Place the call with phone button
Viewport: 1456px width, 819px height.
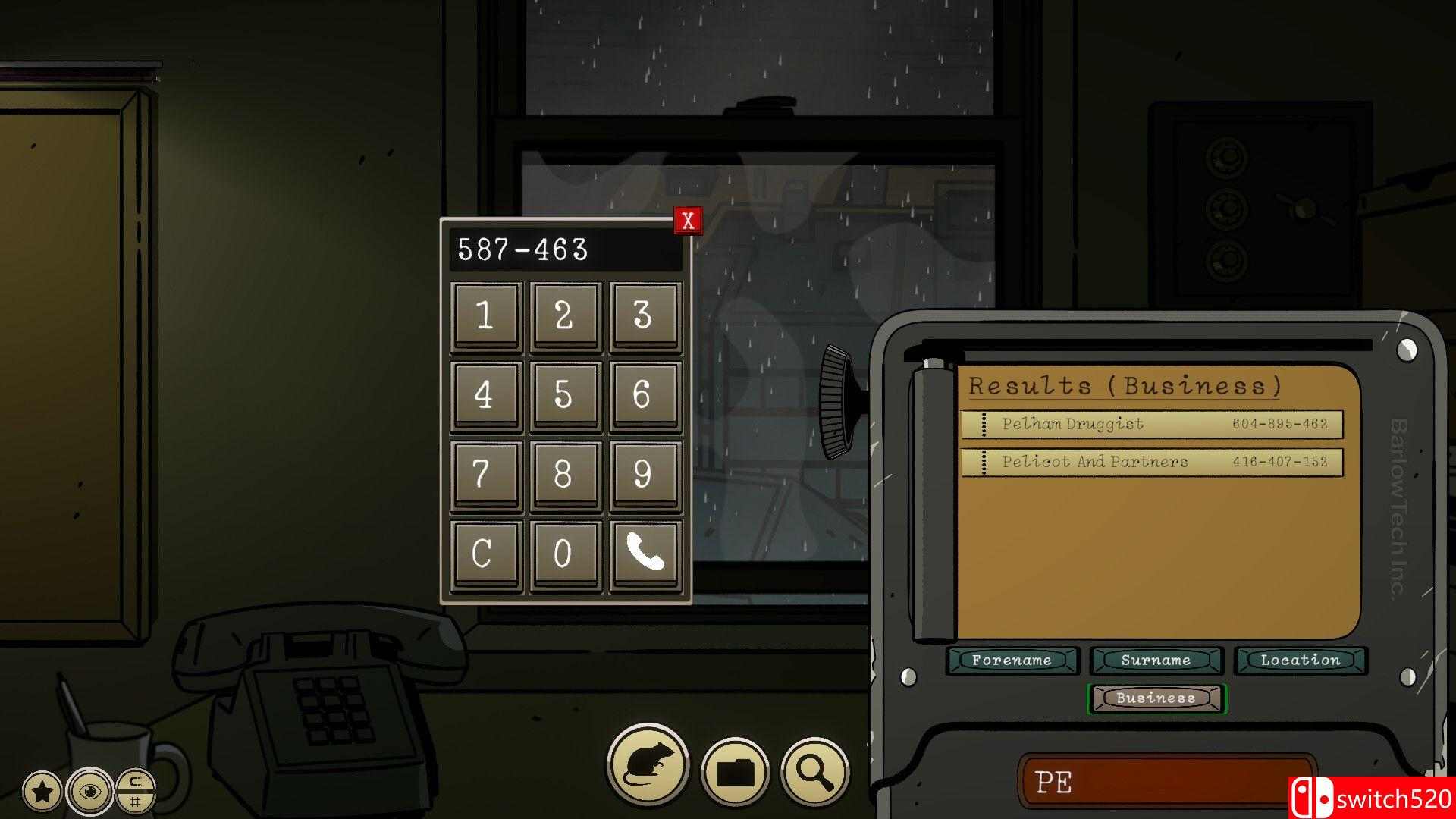click(645, 554)
